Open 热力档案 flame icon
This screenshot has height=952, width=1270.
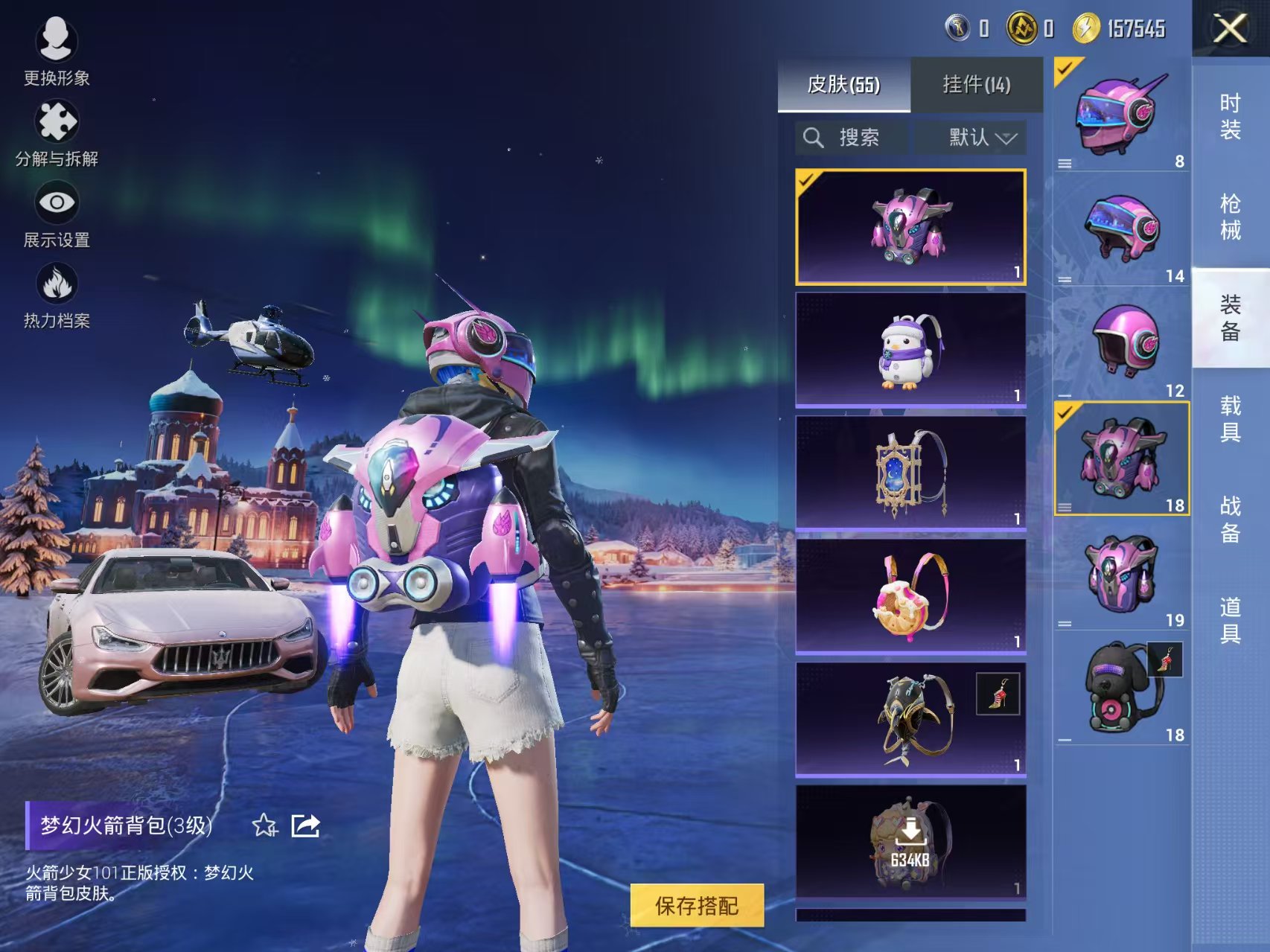point(57,295)
